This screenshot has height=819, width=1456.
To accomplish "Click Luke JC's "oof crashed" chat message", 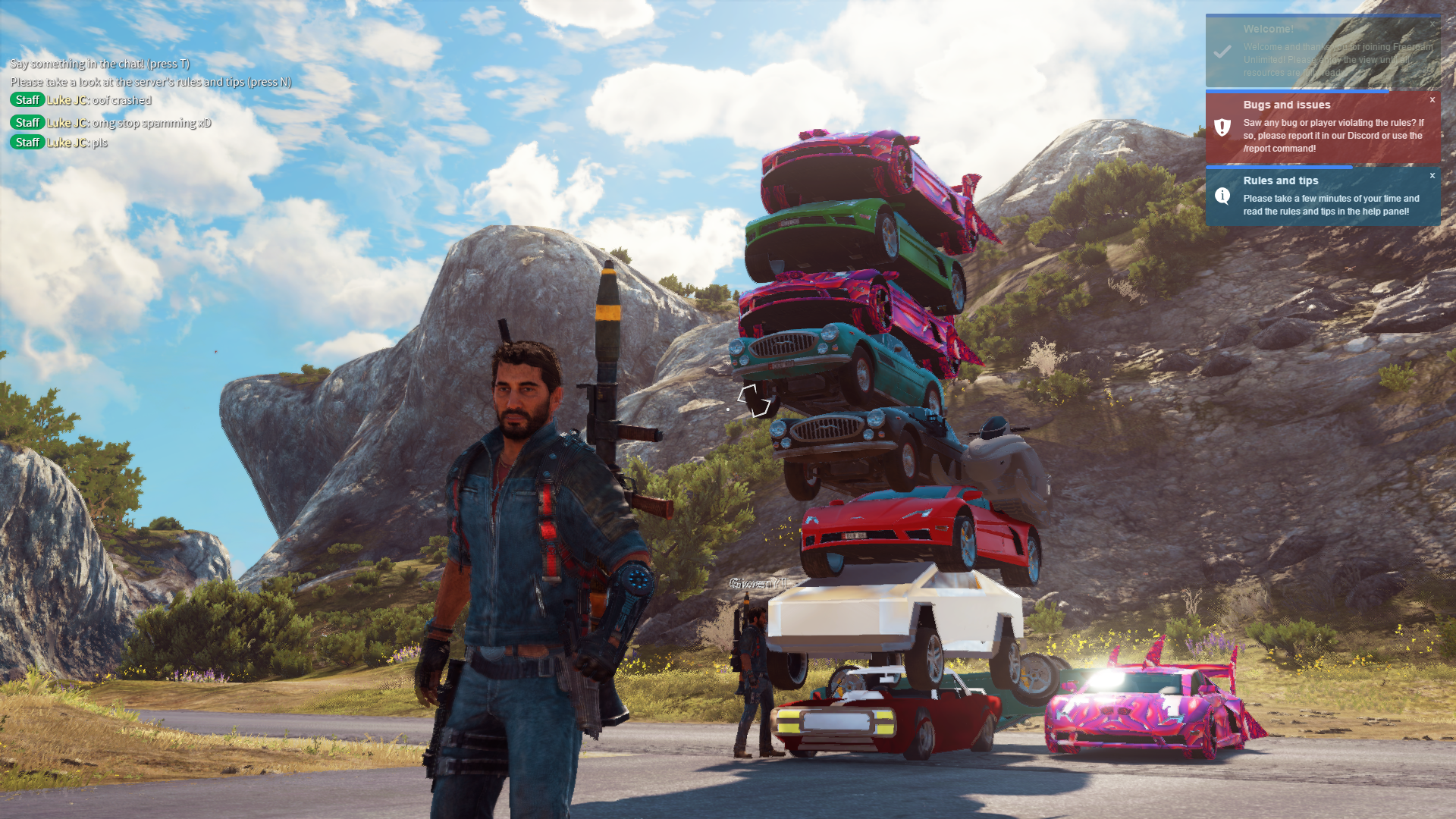I will point(121,100).
